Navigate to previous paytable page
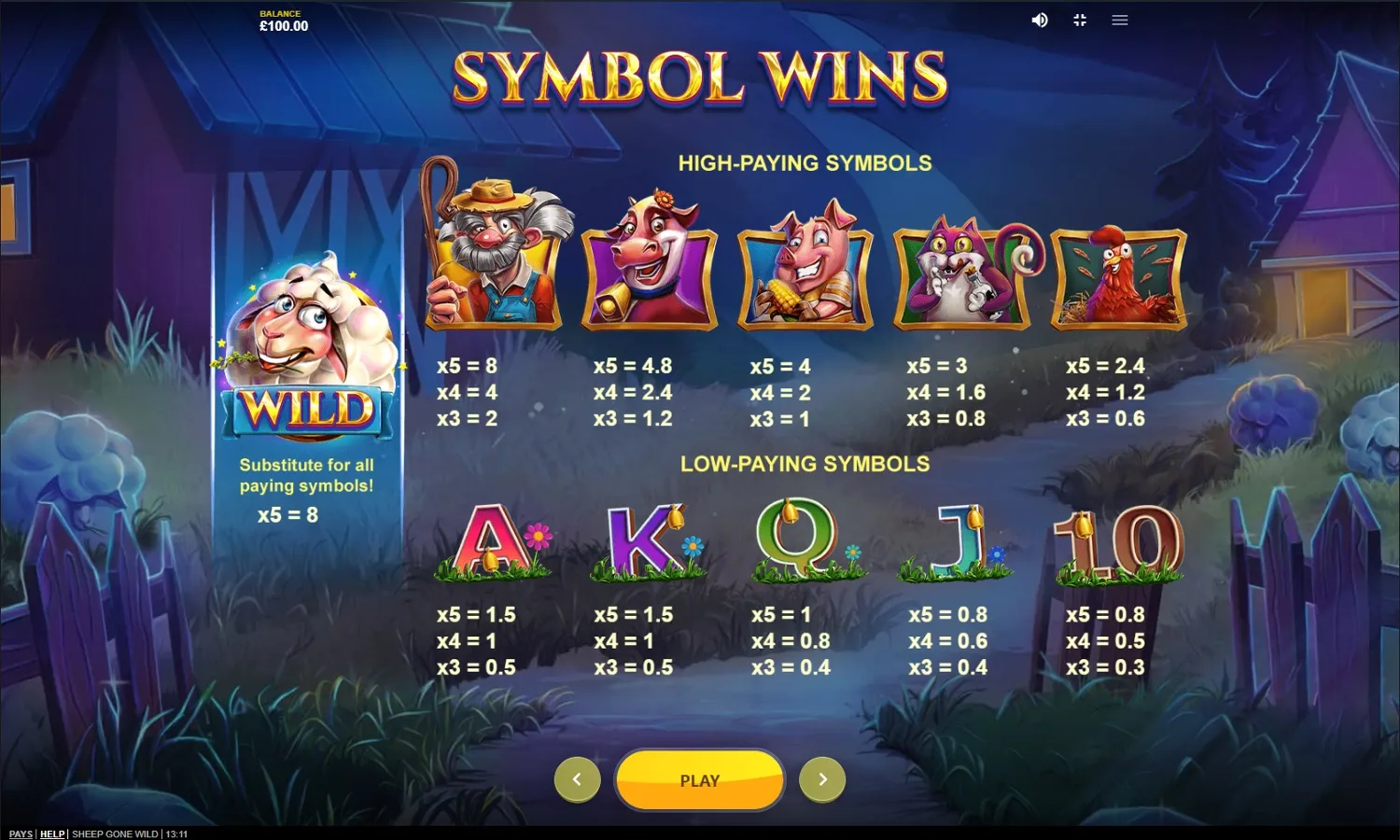Image resolution: width=1400 pixels, height=840 pixels. coord(577,778)
